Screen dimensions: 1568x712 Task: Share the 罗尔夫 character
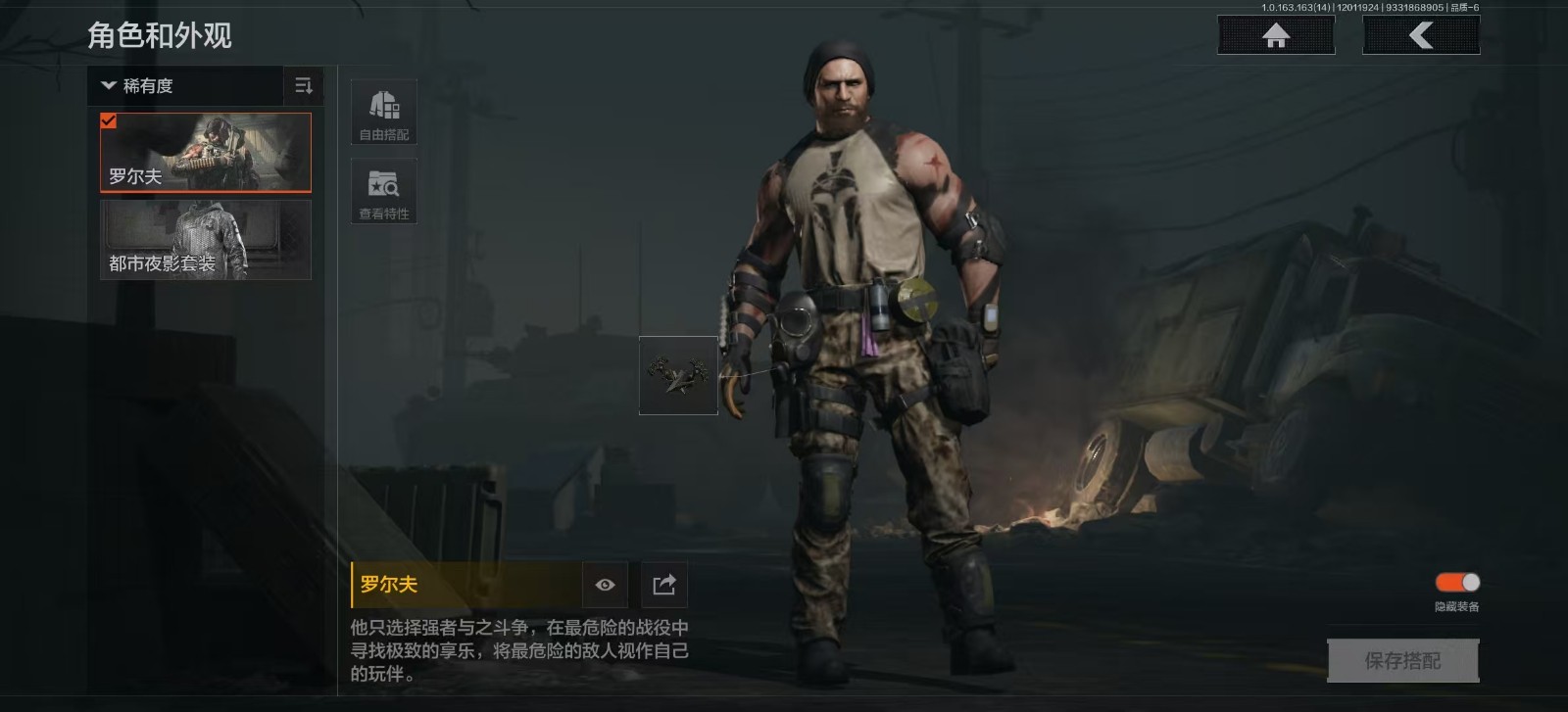tap(664, 585)
